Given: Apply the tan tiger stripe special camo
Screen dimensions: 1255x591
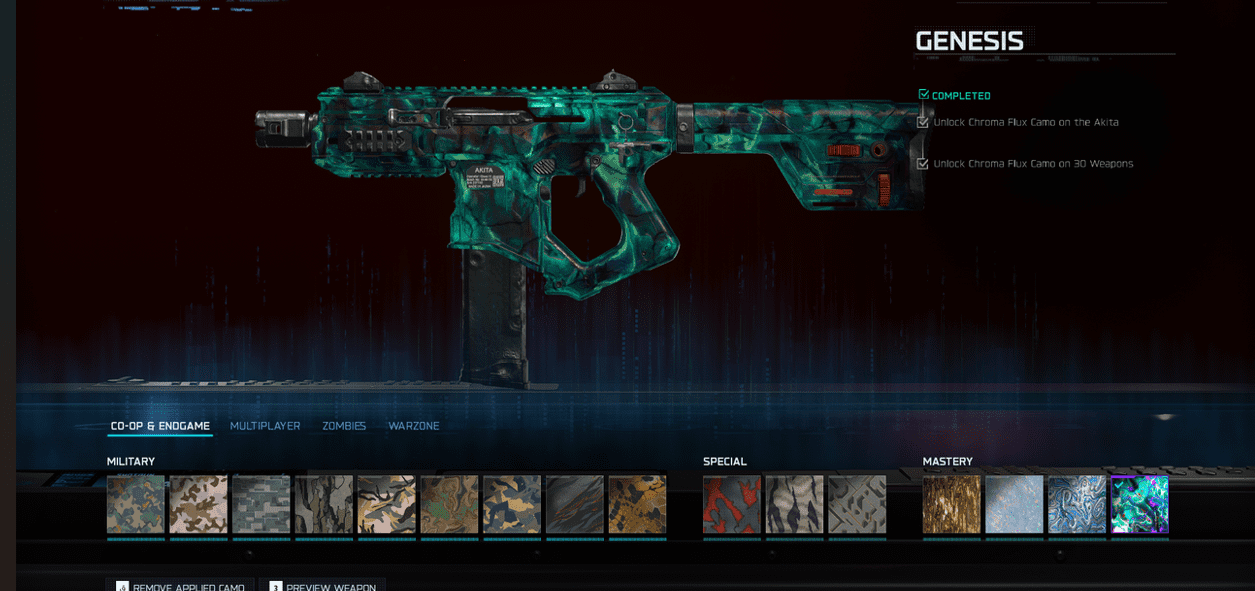Looking at the screenshot, I should (x=795, y=504).
